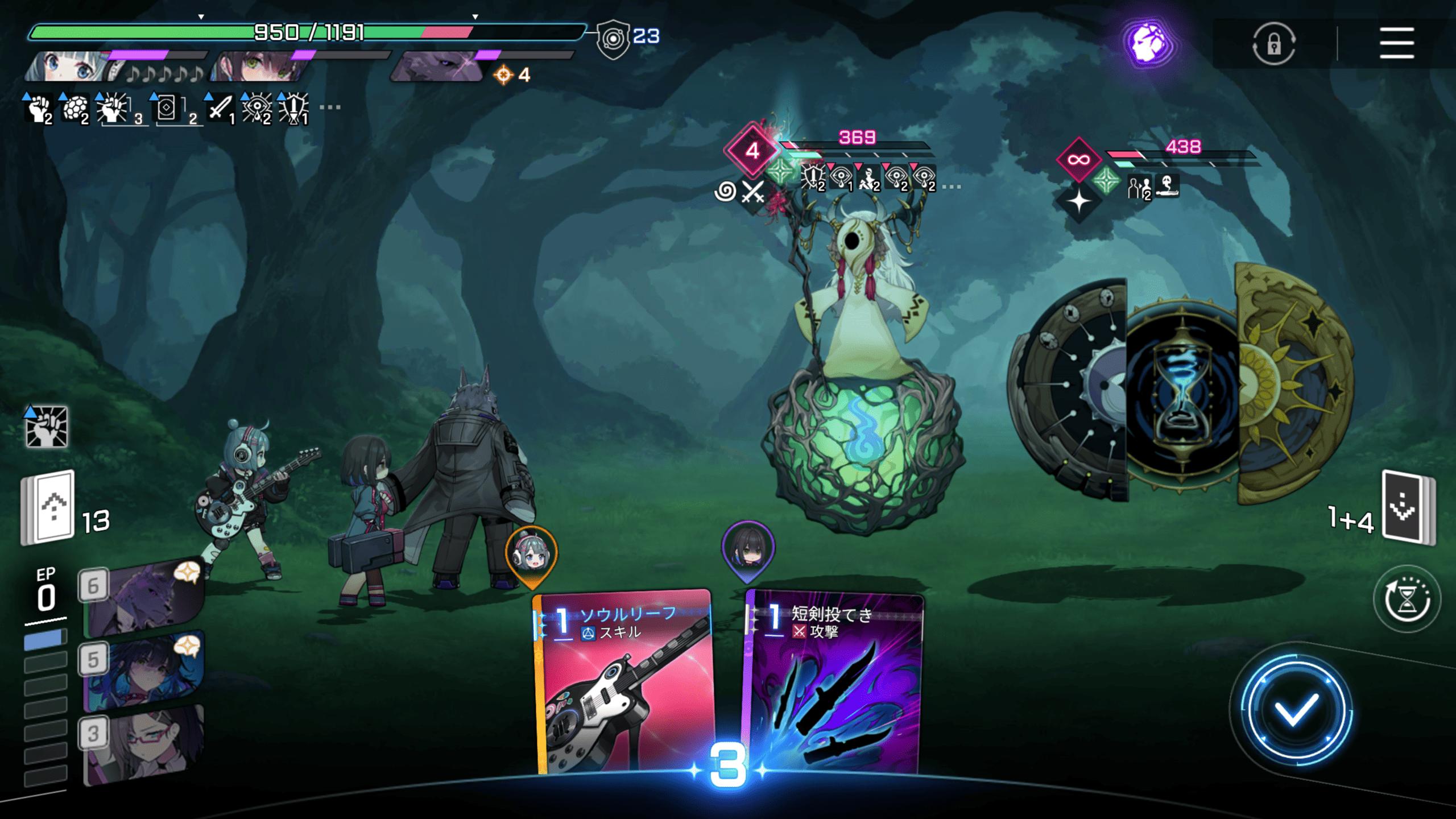
Task: Activate the purple glowing head icon
Action: click(x=1148, y=43)
